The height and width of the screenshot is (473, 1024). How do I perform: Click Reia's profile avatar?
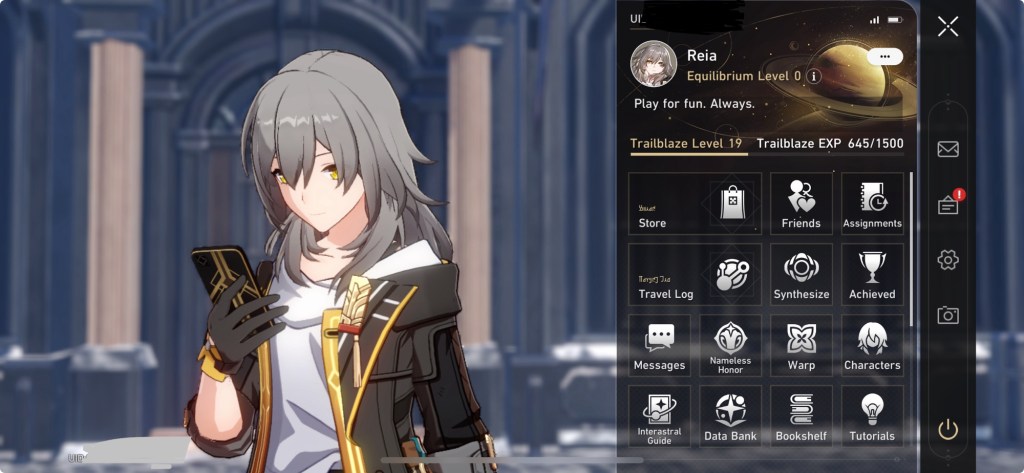(x=654, y=64)
